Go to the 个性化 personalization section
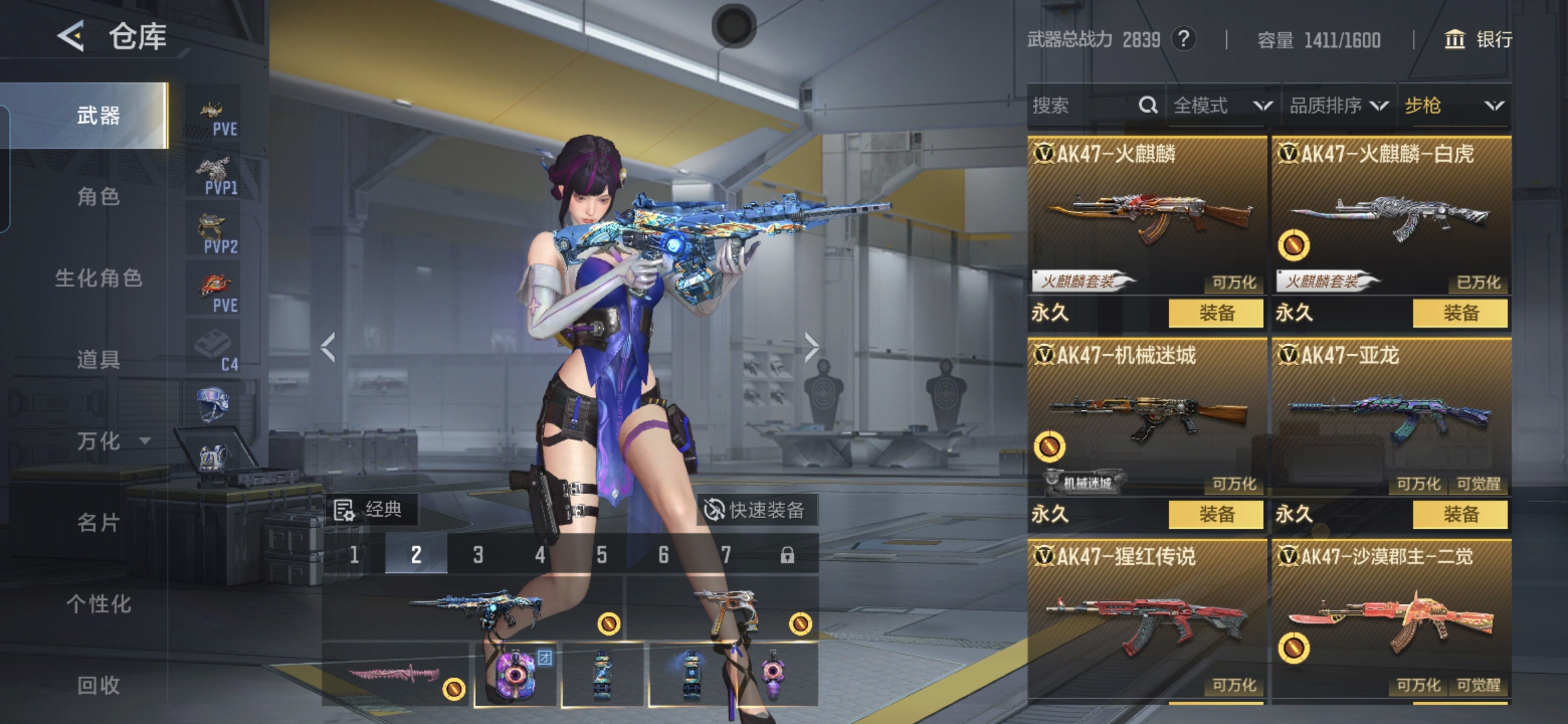 pos(98,603)
